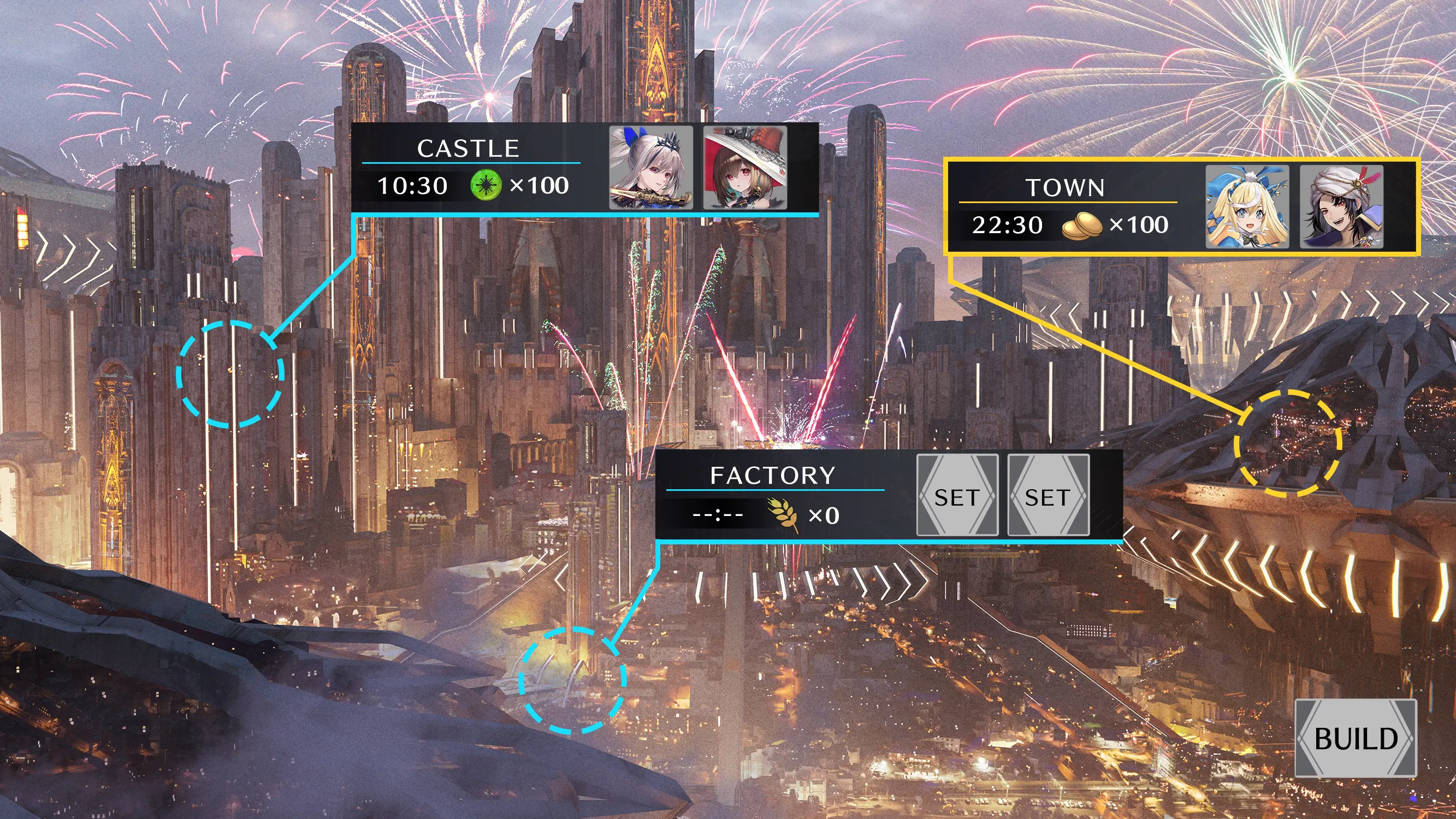Select the Factory dashed circle map marker
This screenshot has height=819, width=1456.
coord(572,680)
